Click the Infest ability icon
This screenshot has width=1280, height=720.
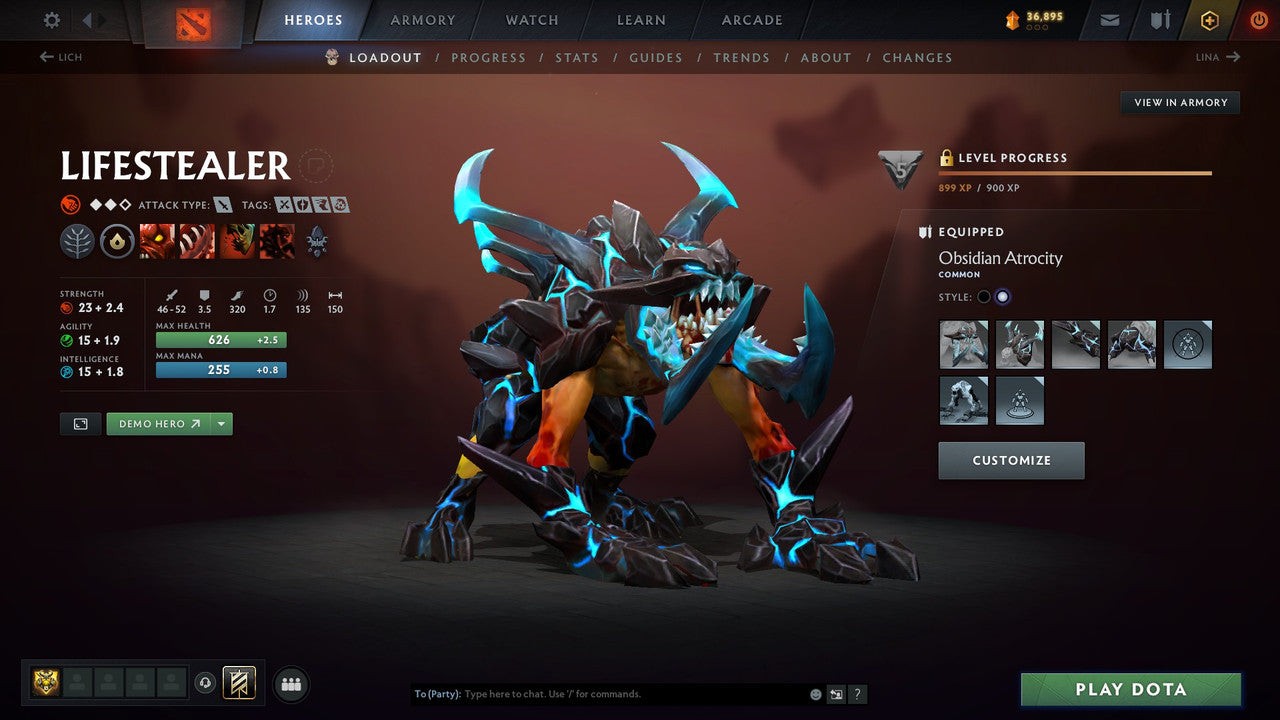(277, 240)
